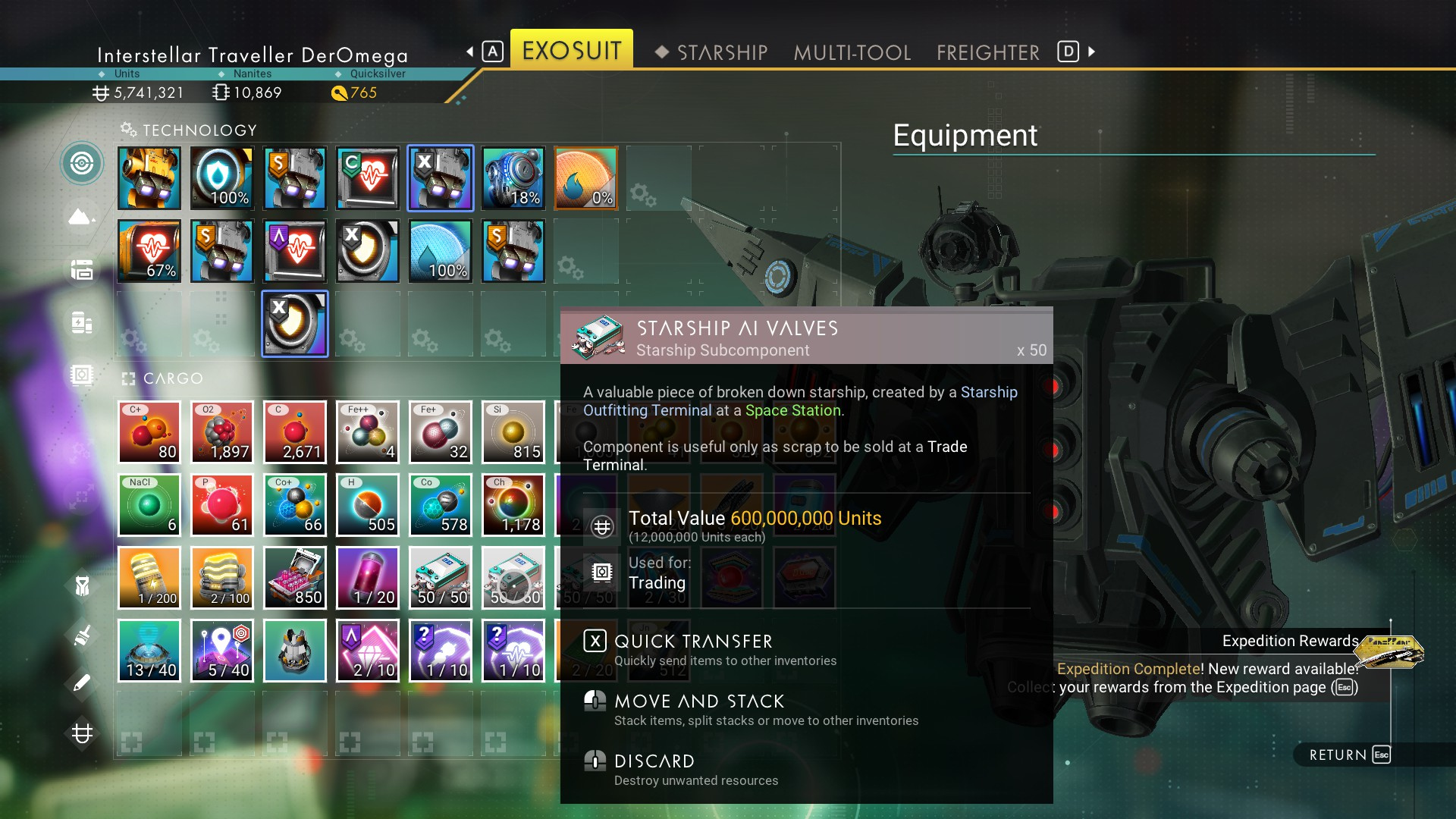Select the orange flame thermal protection module
Viewport: 1456px width, 819px height.
click(586, 178)
